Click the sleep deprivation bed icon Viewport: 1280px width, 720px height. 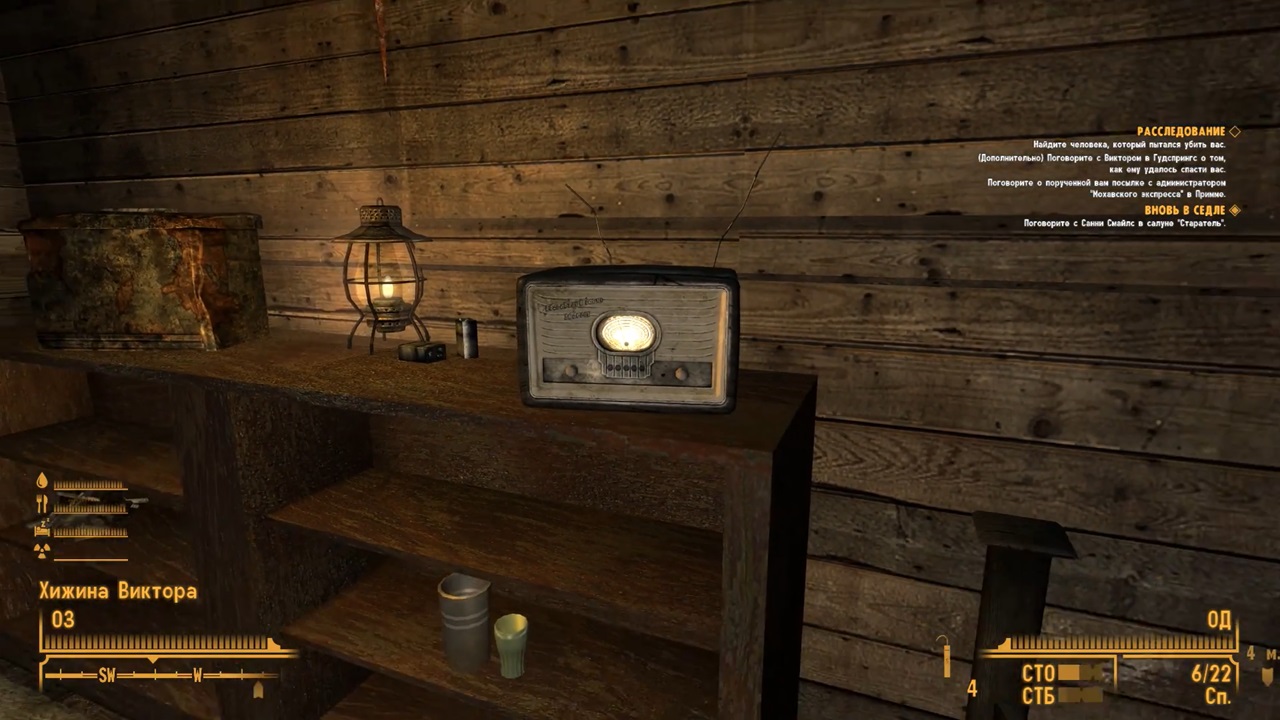[43, 530]
